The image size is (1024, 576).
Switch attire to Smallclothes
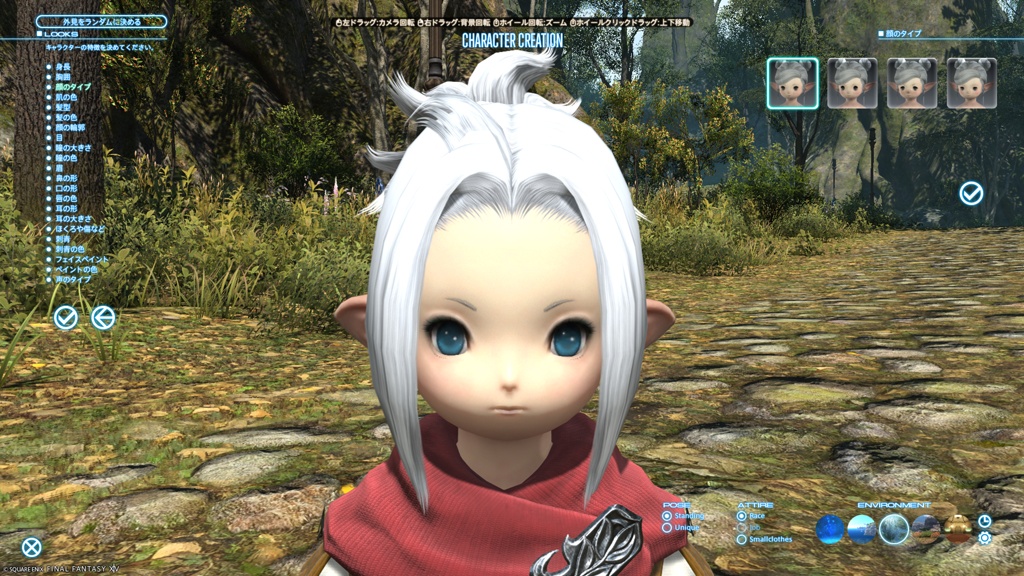point(741,539)
